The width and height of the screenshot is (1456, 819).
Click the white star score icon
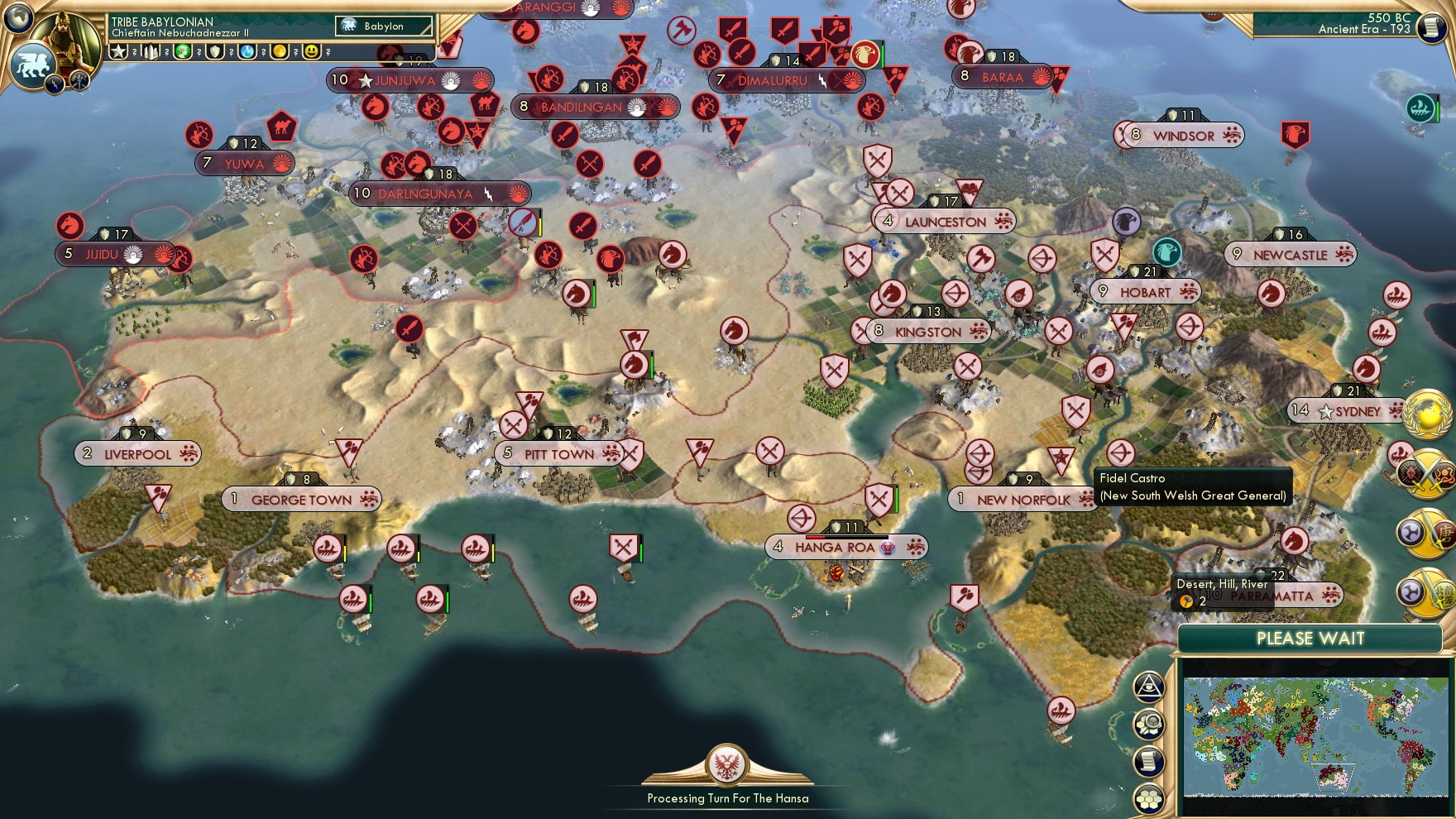[x=119, y=51]
